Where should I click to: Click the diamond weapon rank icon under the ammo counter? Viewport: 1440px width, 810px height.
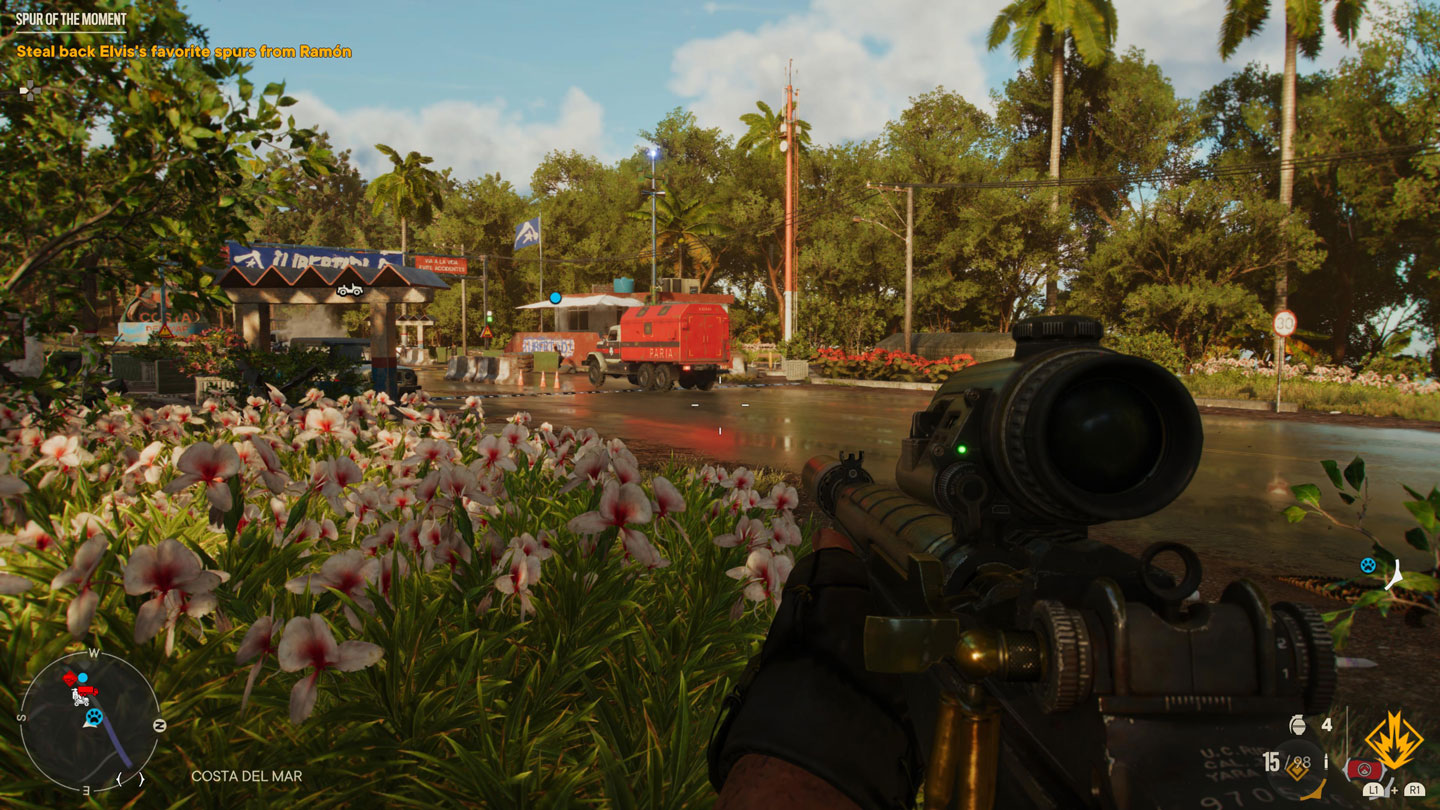pyautogui.click(x=1297, y=770)
